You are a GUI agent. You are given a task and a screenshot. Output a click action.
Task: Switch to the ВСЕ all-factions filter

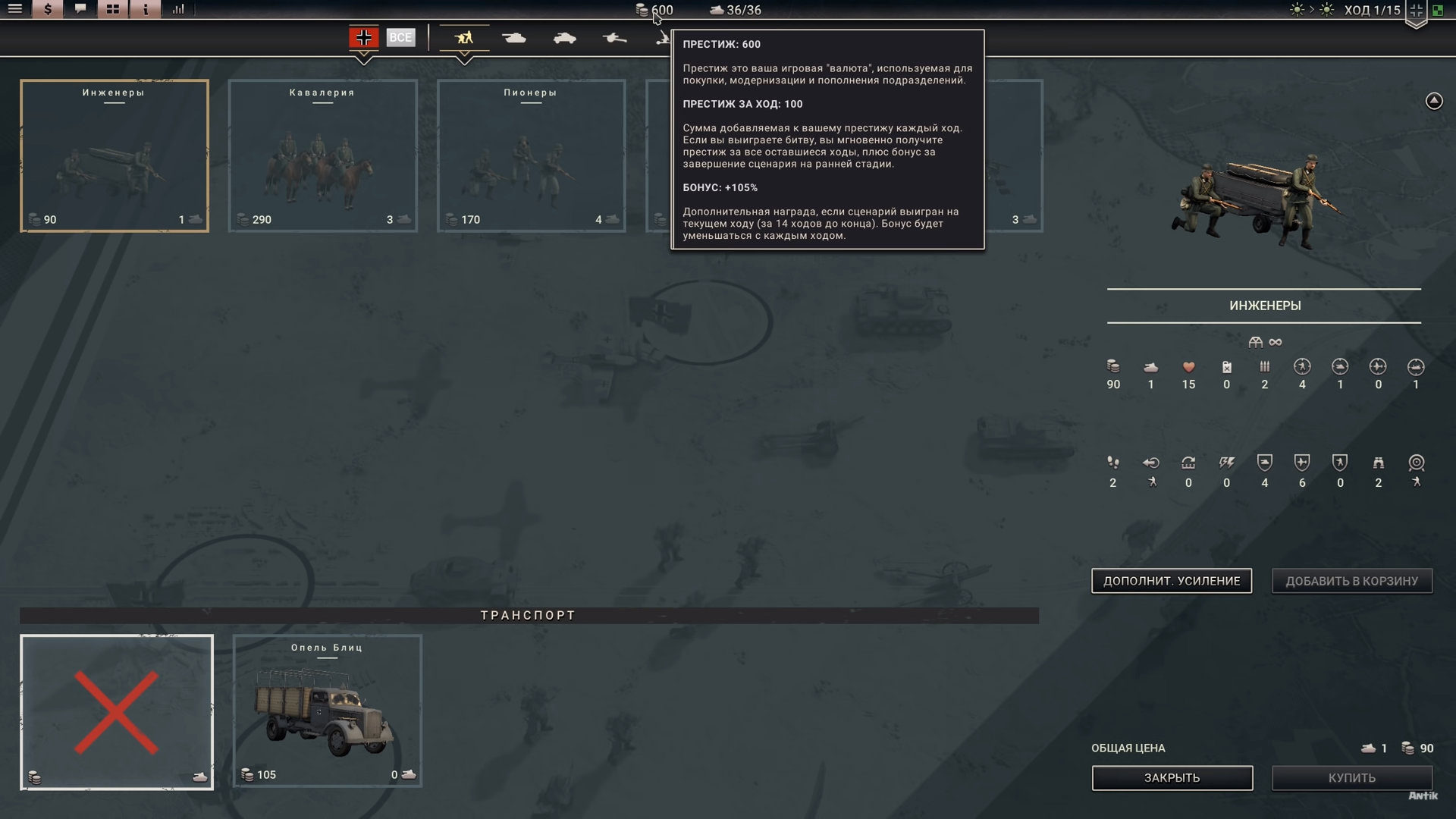[x=400, y=37]
